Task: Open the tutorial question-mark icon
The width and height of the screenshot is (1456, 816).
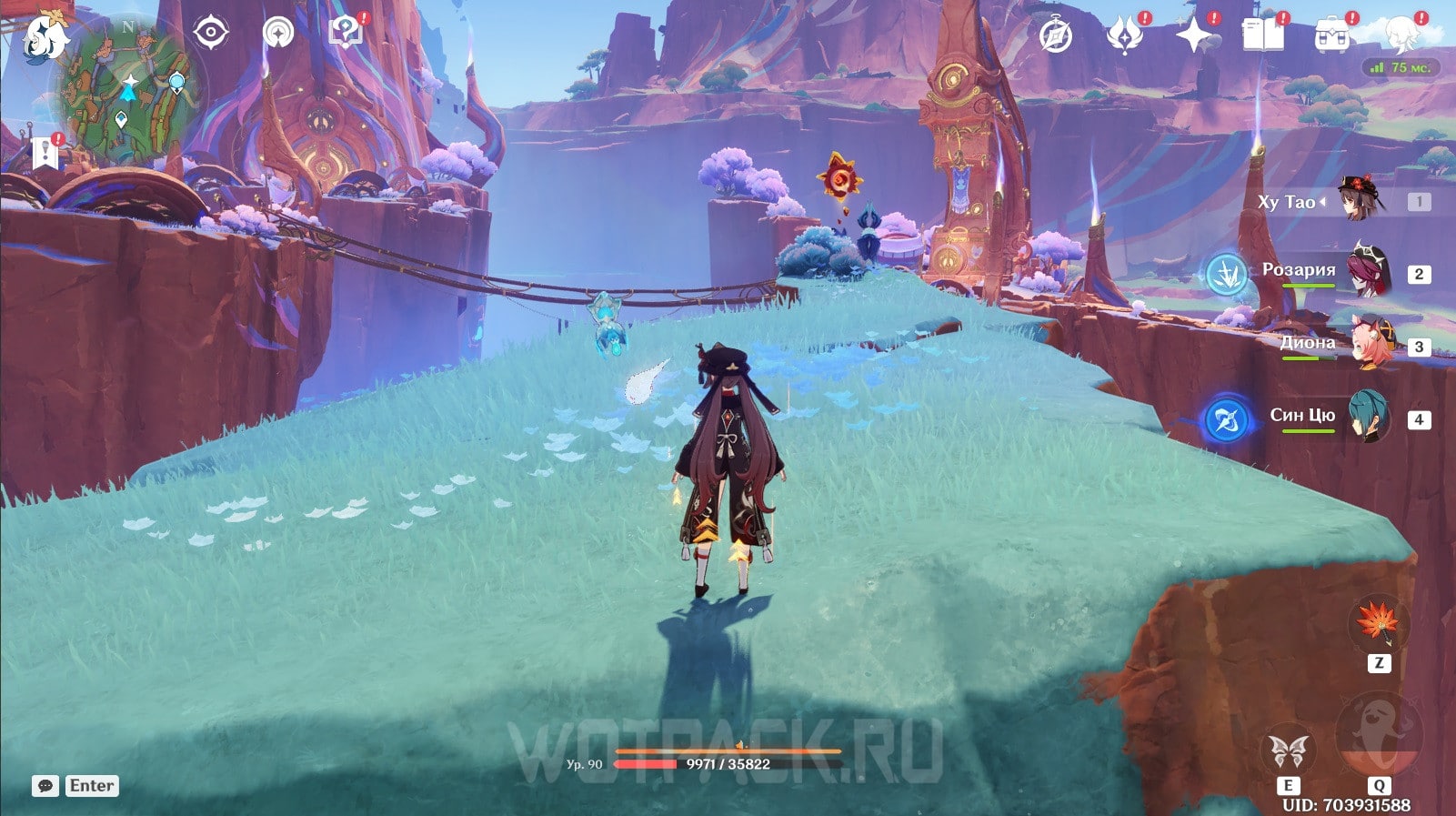Action: 346,33
